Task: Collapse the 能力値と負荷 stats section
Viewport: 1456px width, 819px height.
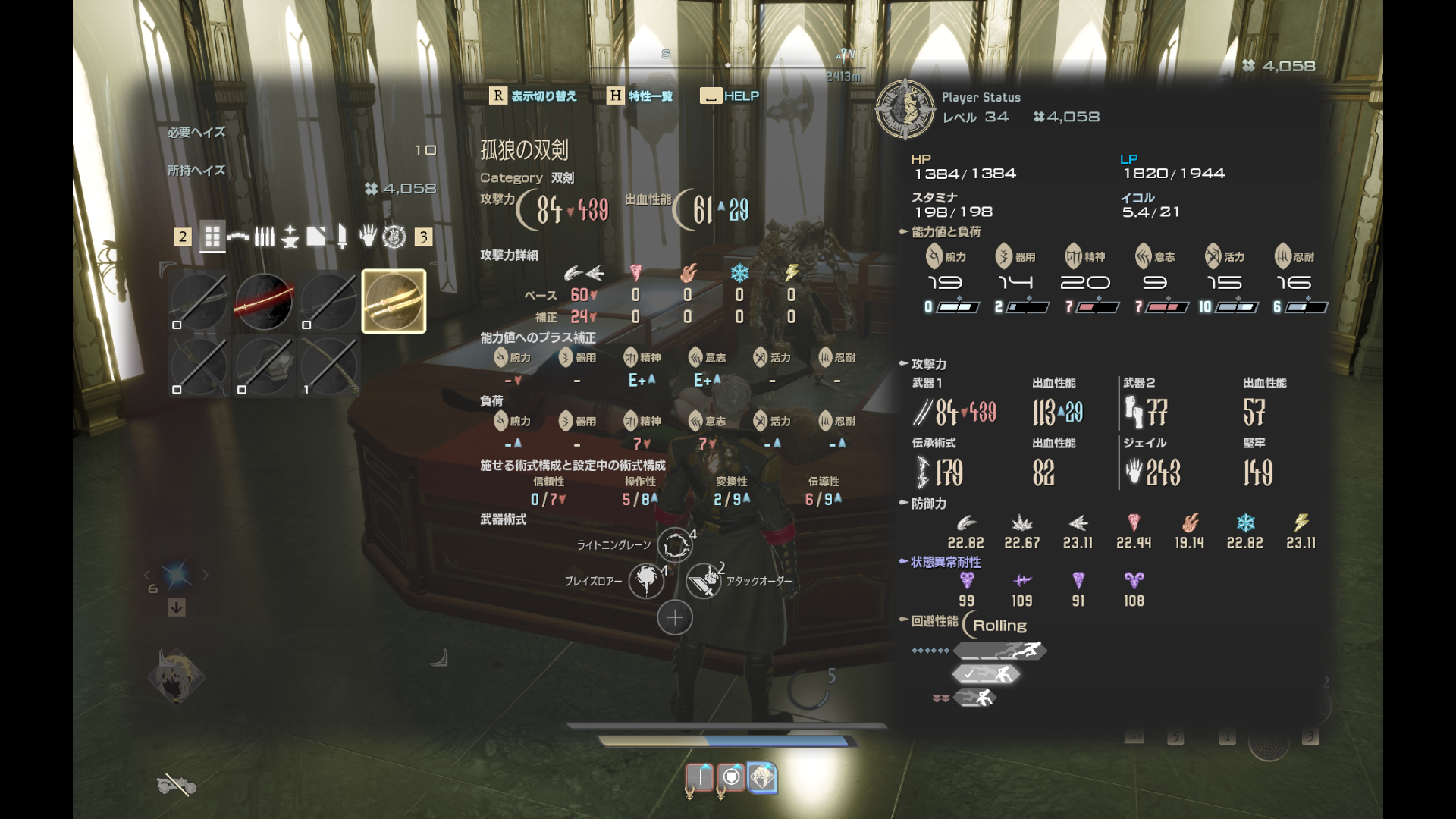Action: click(x=945, y=232)
